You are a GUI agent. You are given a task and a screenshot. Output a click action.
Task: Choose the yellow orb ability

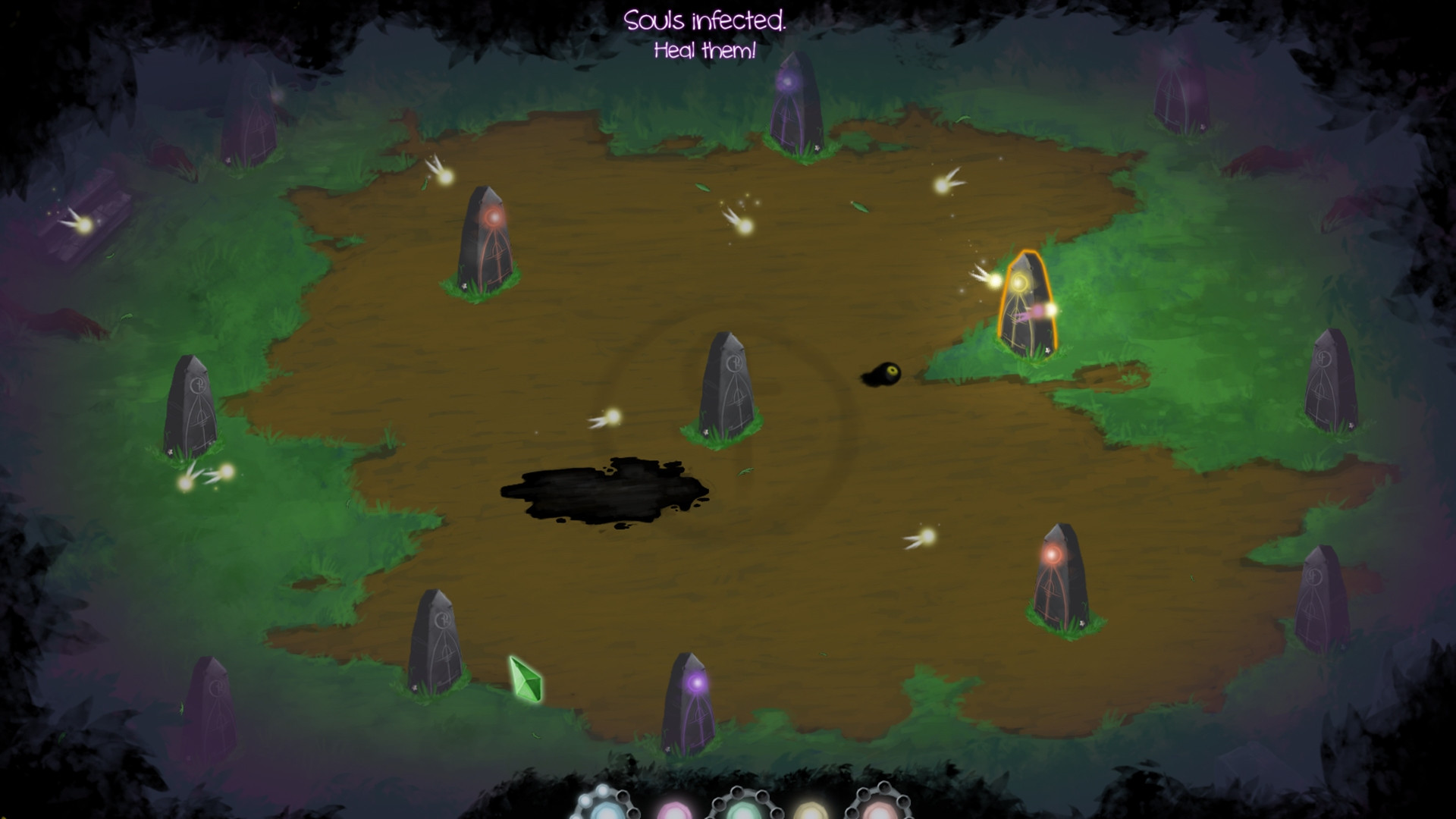point(810,811)
